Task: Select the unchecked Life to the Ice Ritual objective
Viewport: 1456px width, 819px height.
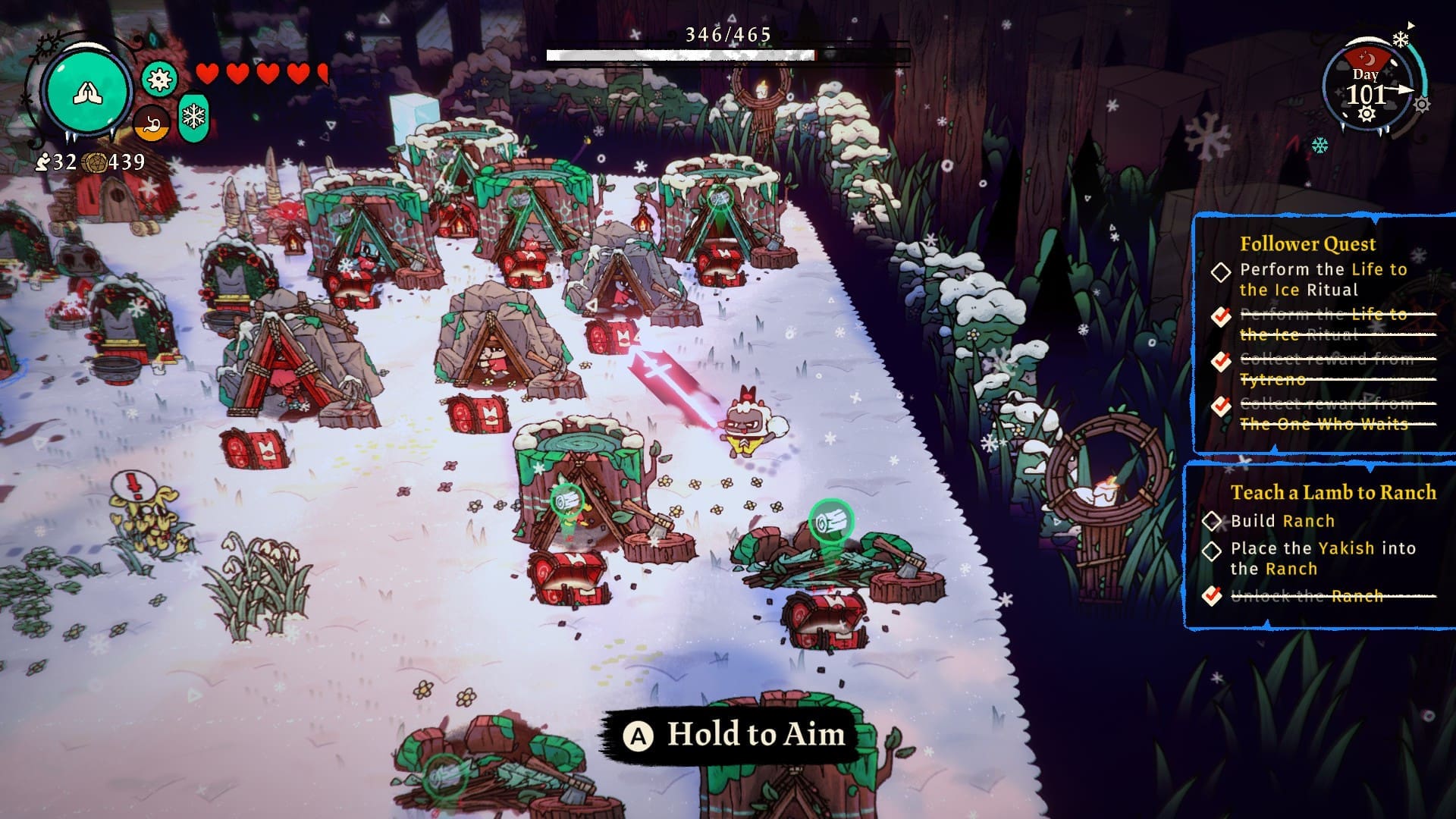Action: (1323, 279)
